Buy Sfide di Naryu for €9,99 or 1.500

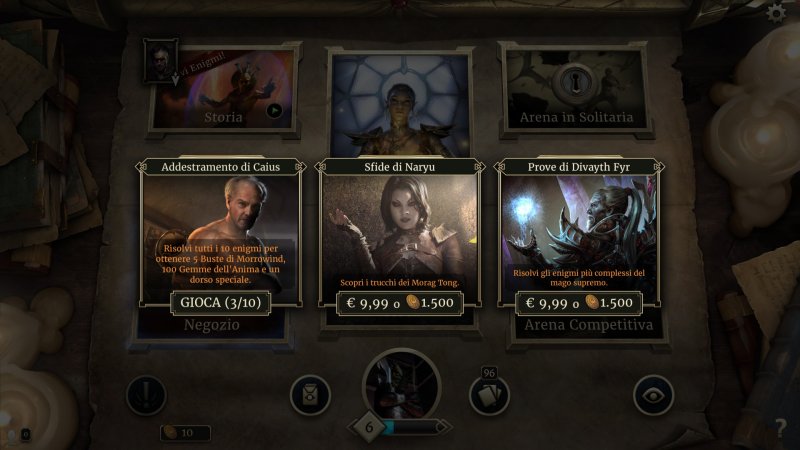(x=399, y=303)
